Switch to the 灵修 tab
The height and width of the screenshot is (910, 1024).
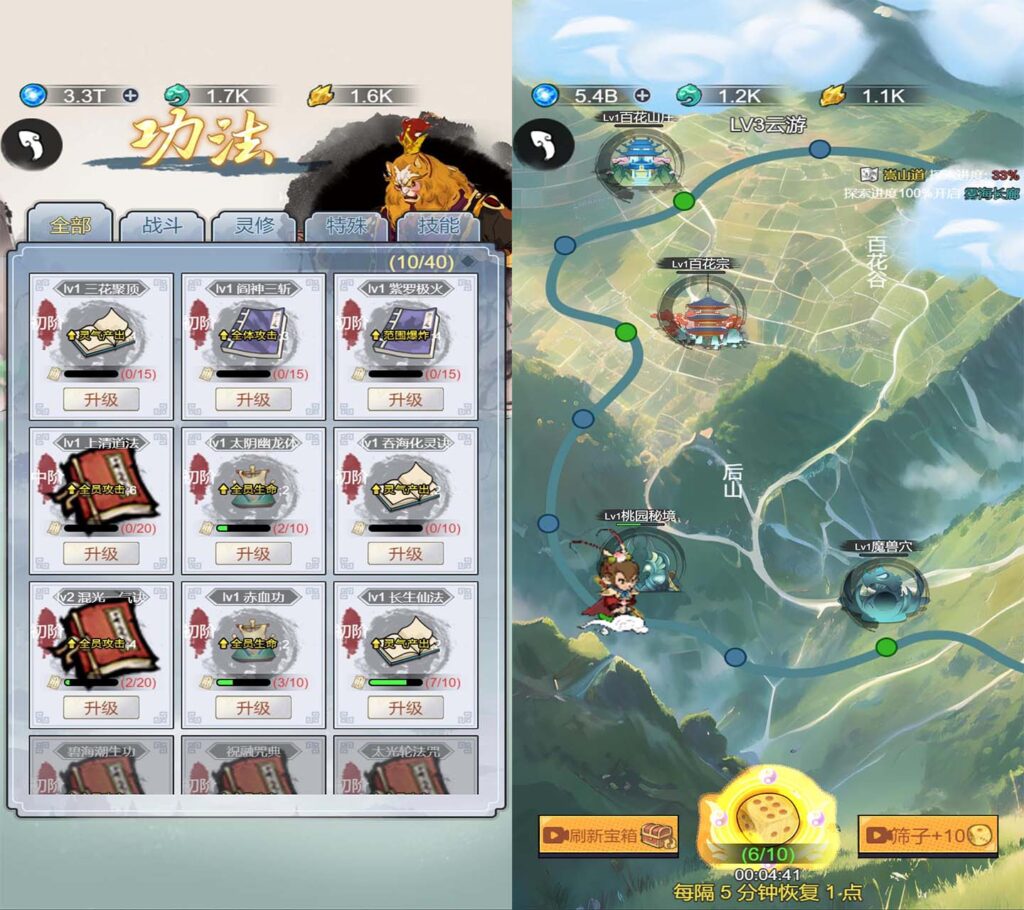pyautogui.click(x=253, y=226)
